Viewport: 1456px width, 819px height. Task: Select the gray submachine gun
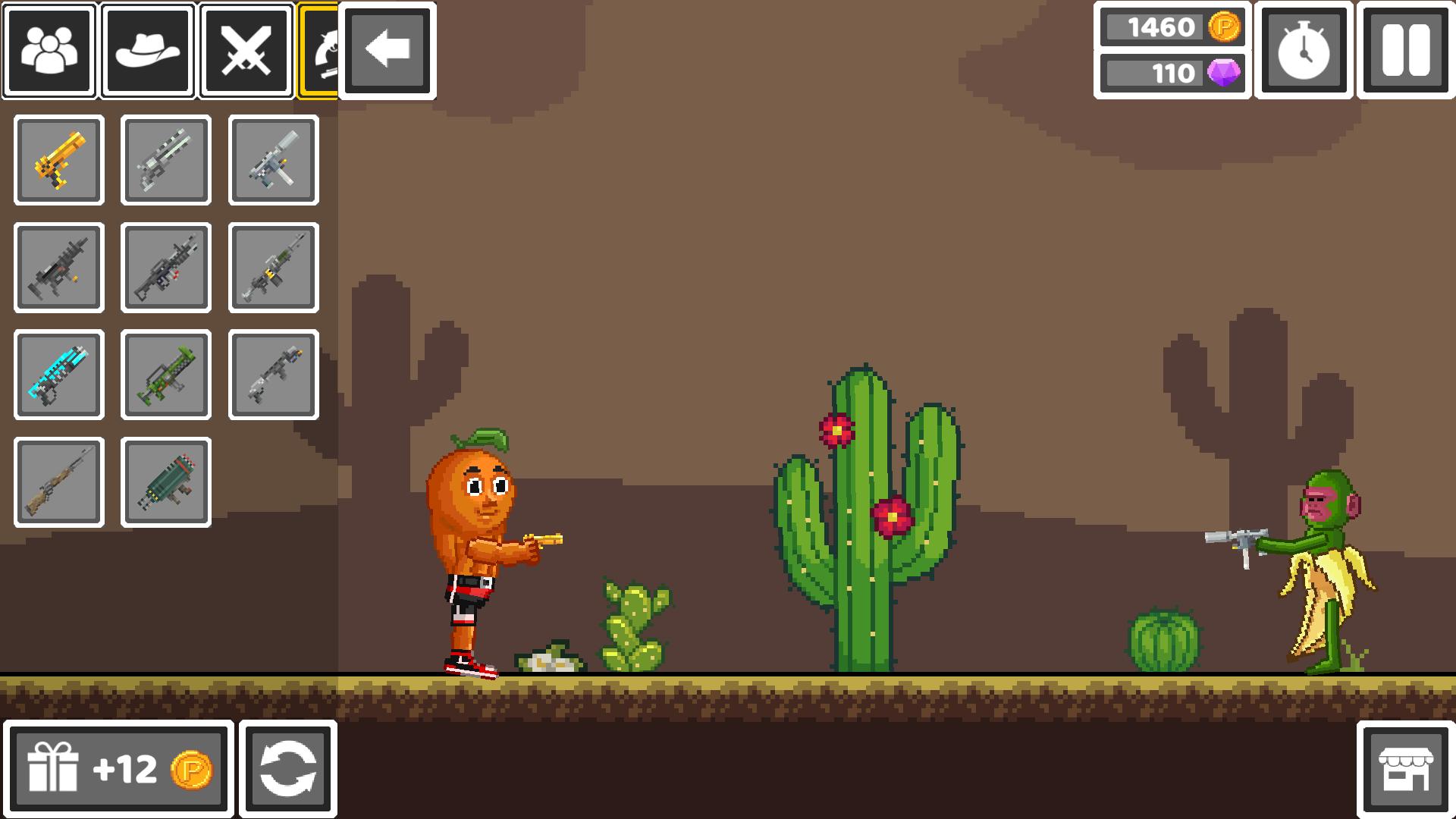coord(273,162)
